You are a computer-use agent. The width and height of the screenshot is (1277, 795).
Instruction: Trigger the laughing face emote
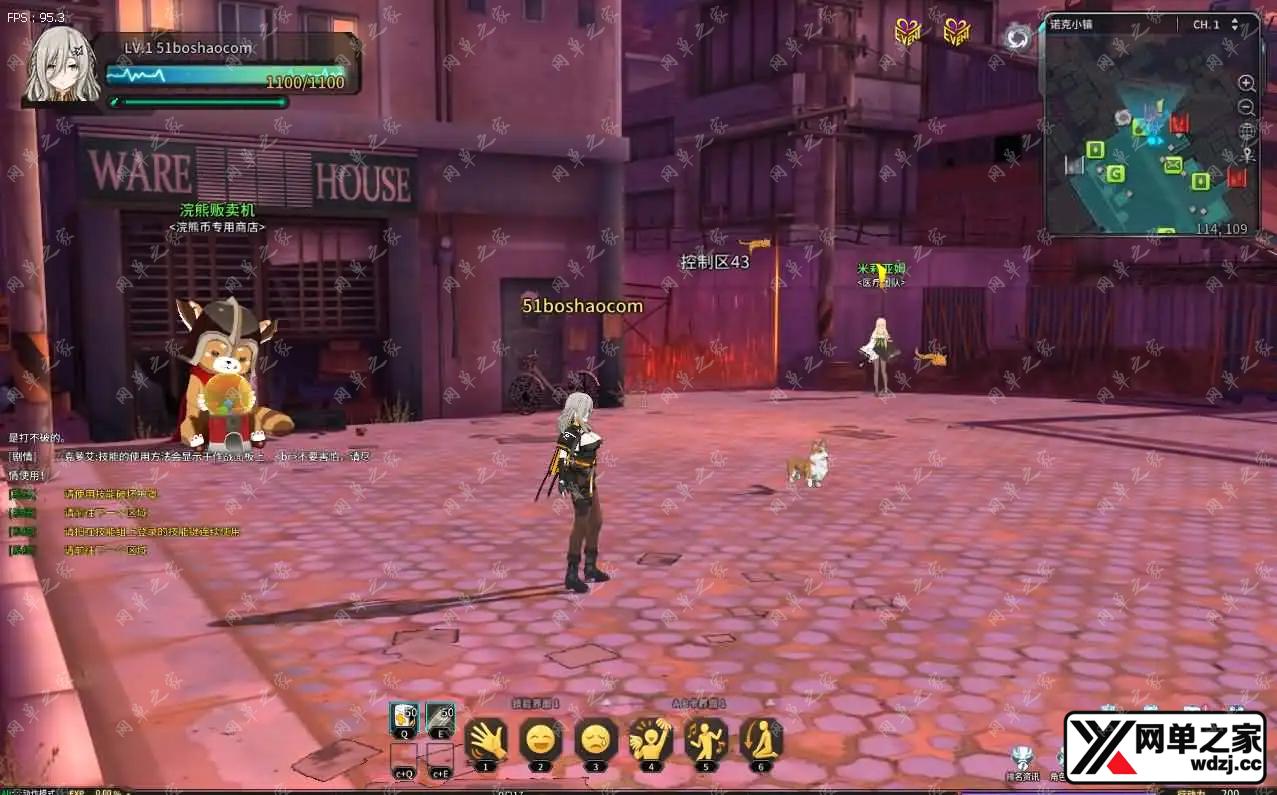point(541,740)
